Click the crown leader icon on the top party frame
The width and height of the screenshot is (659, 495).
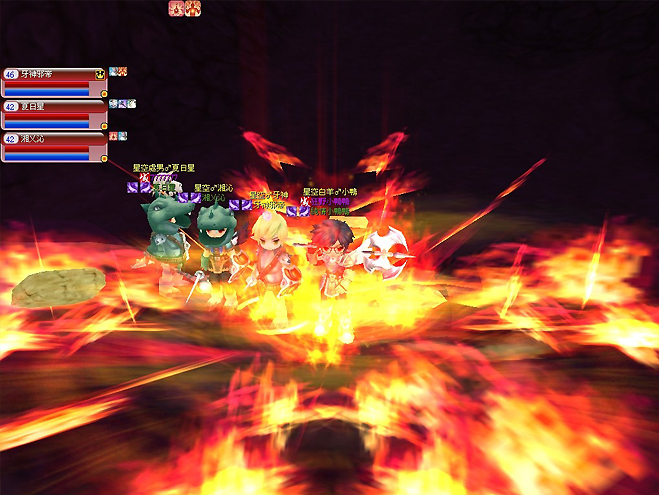coord(100,75)
